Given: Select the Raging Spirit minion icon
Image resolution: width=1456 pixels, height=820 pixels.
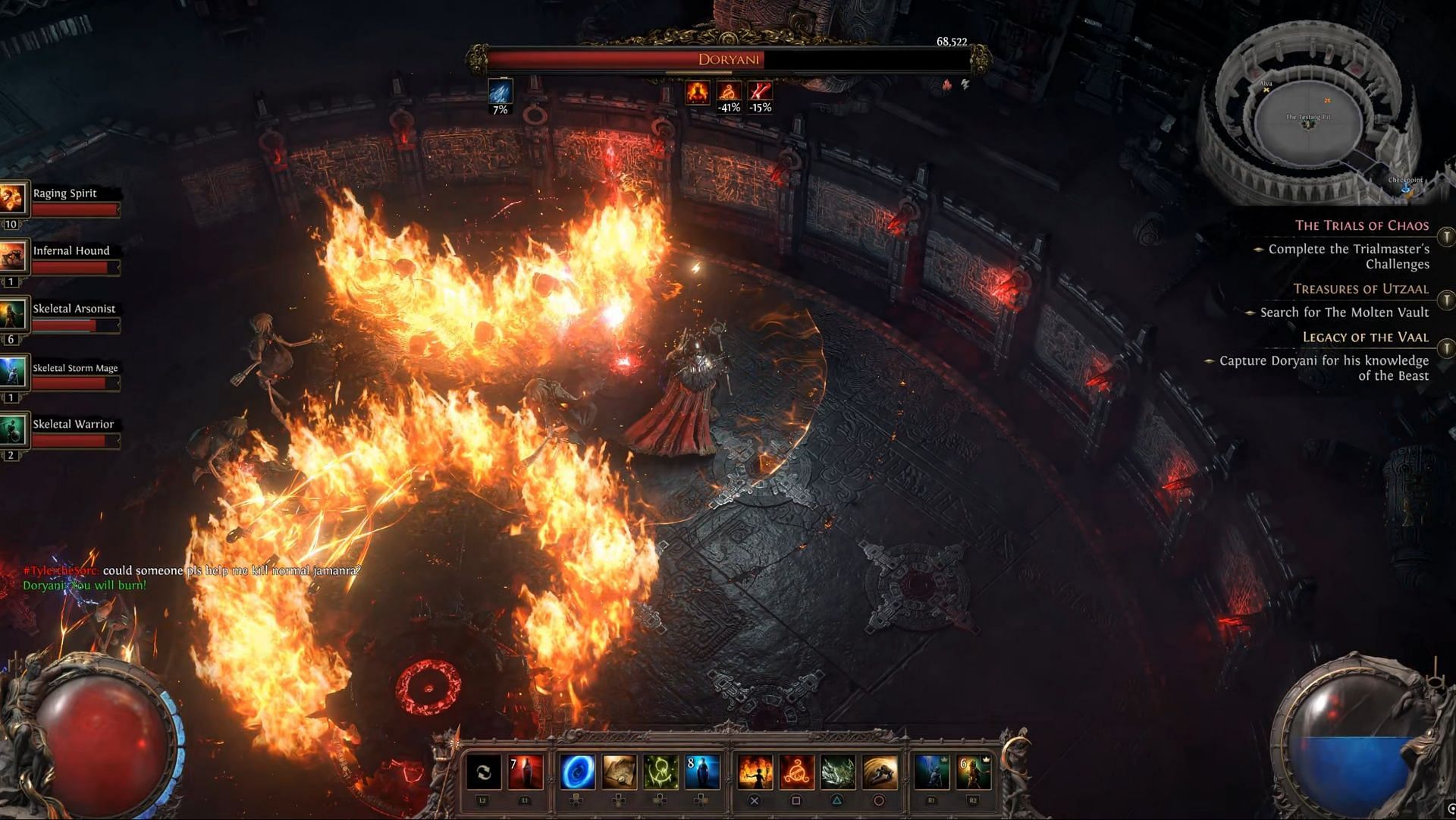Looking at the screenshot, I should (14, 199).
